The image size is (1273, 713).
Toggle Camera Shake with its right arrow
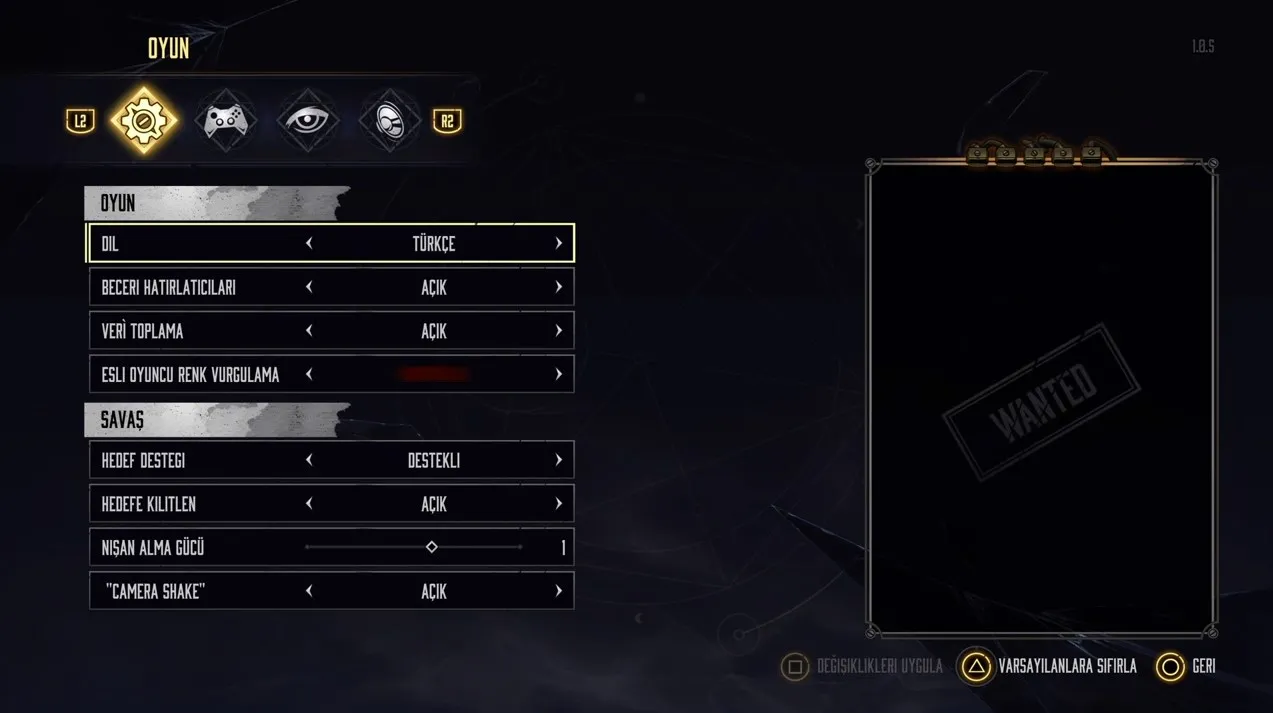click(558, 592)
